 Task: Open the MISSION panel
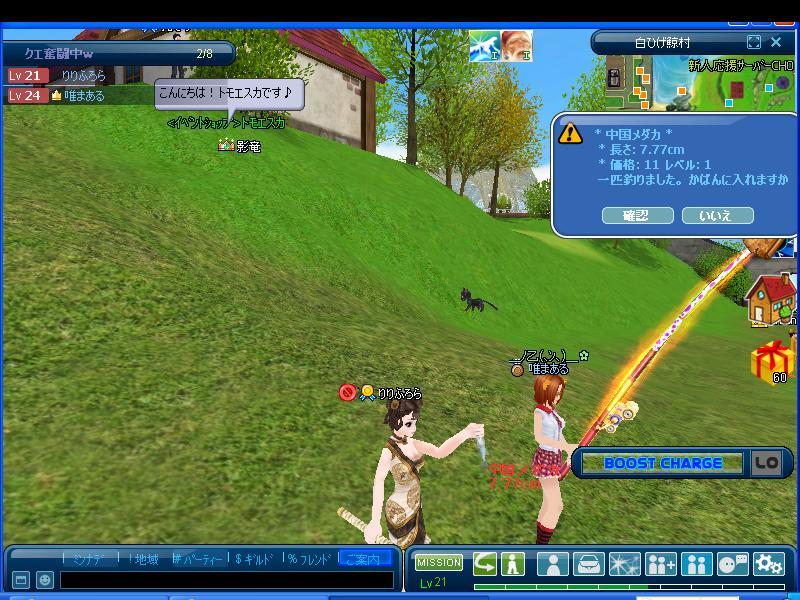coord(439,563)
